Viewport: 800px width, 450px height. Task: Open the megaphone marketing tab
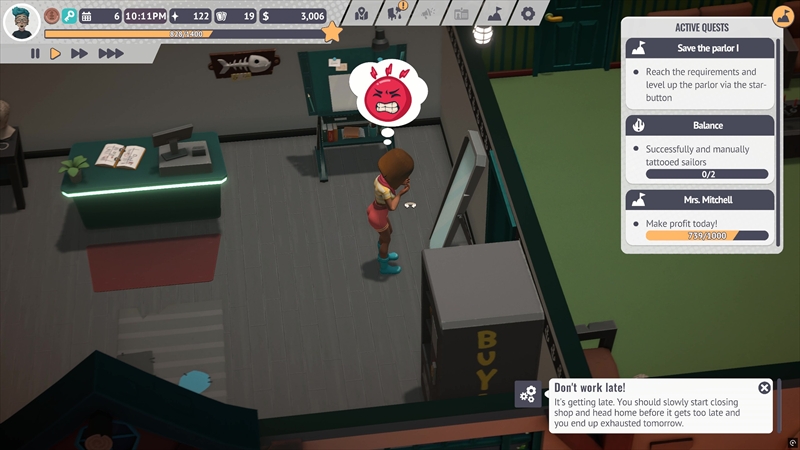click(x=428, y=14)
